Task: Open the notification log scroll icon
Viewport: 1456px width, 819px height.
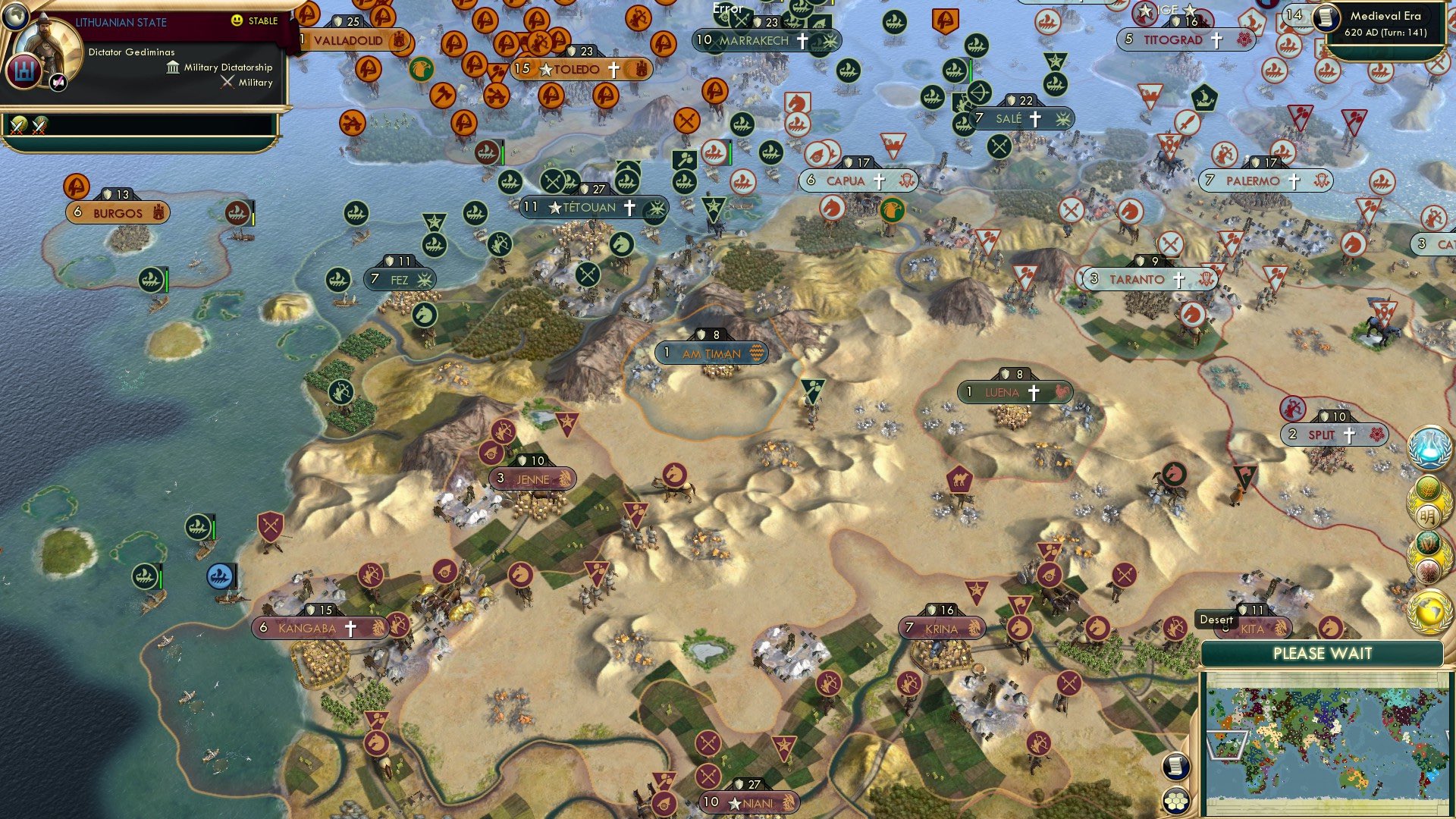Action: (x=1177, y=767)
